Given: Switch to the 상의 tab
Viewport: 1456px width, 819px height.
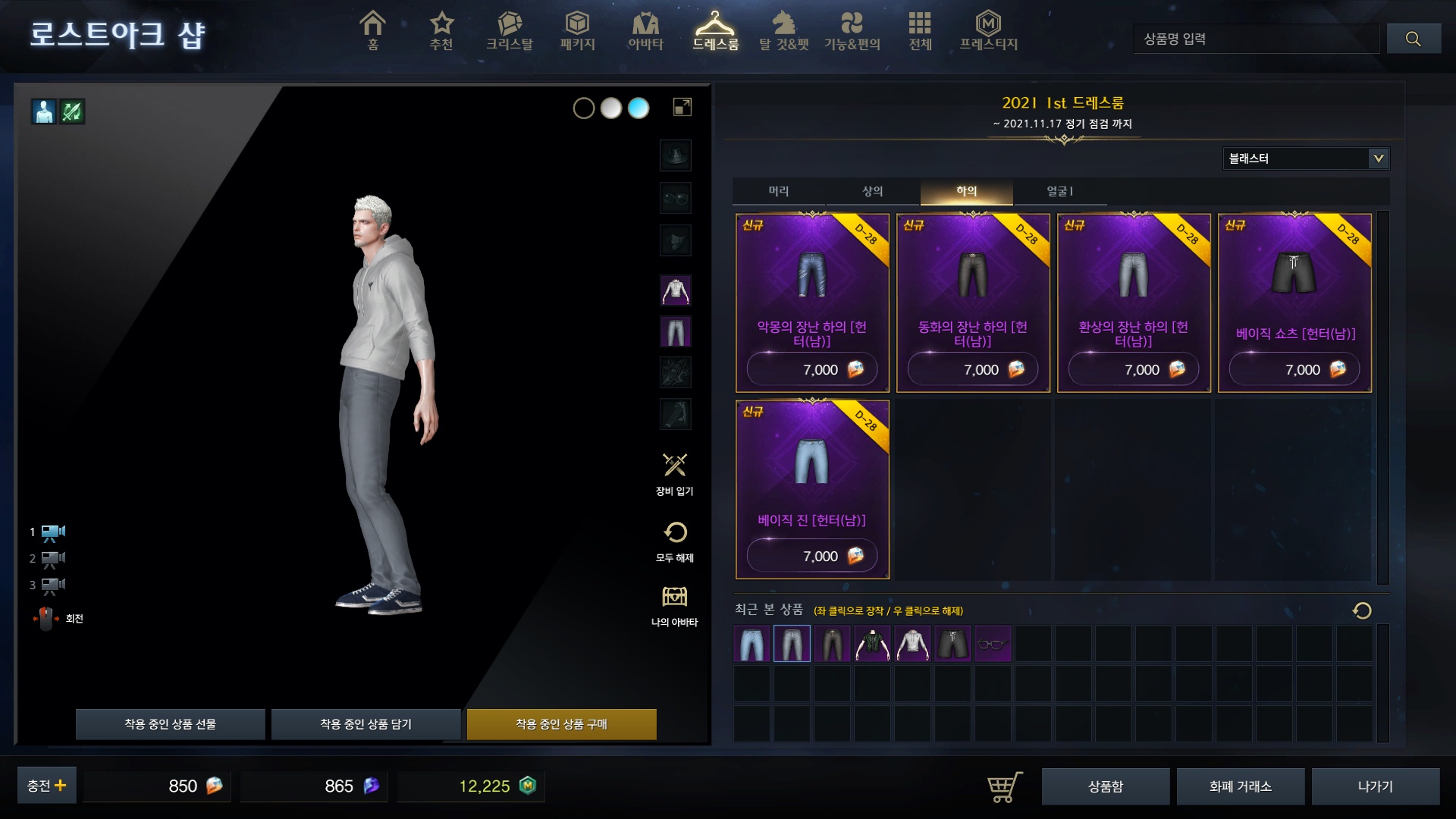Looking at the screenshot, I should pyautogui.click(x=873, y=191).
